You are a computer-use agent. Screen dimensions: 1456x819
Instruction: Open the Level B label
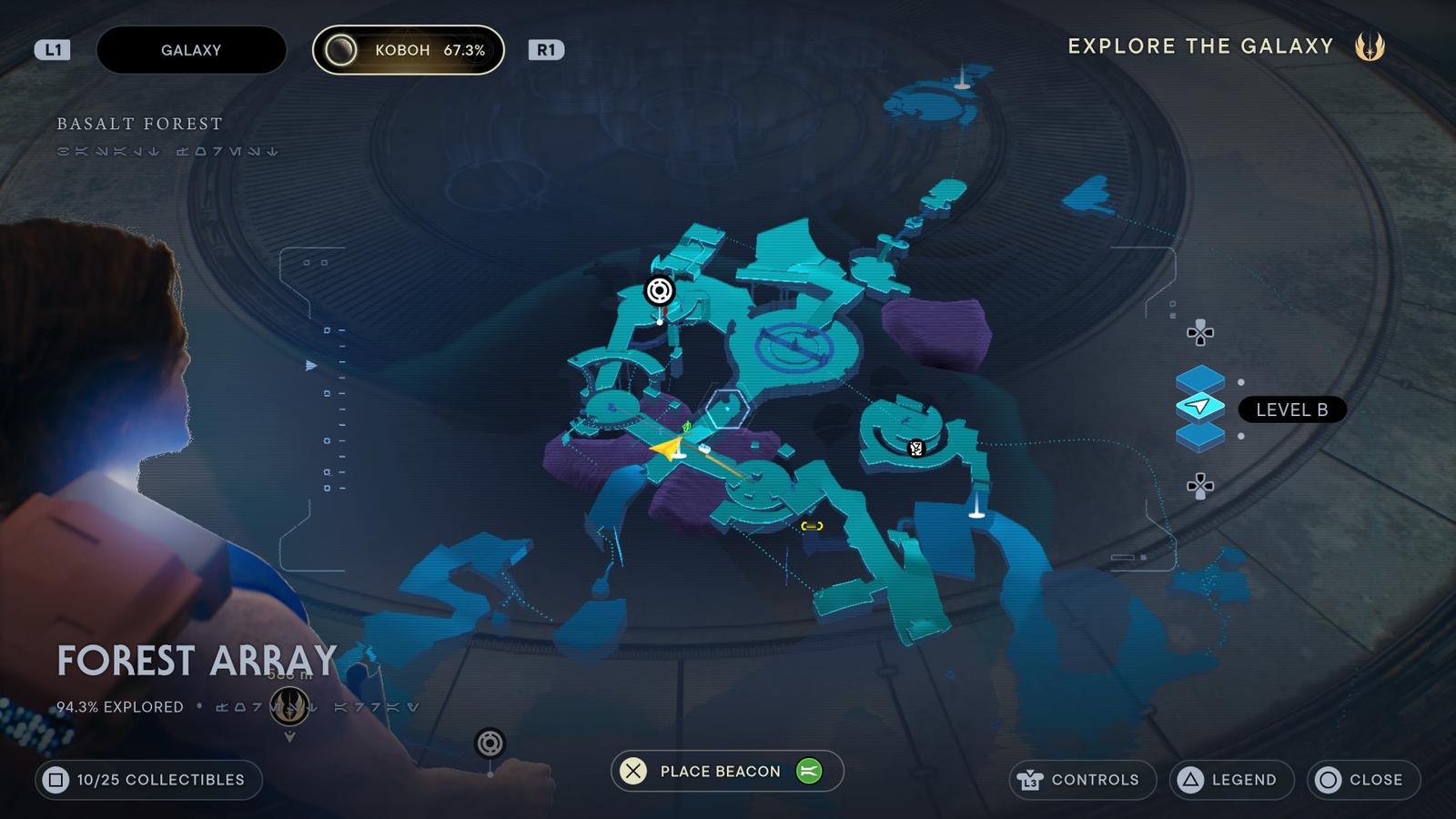[1292, 410]
